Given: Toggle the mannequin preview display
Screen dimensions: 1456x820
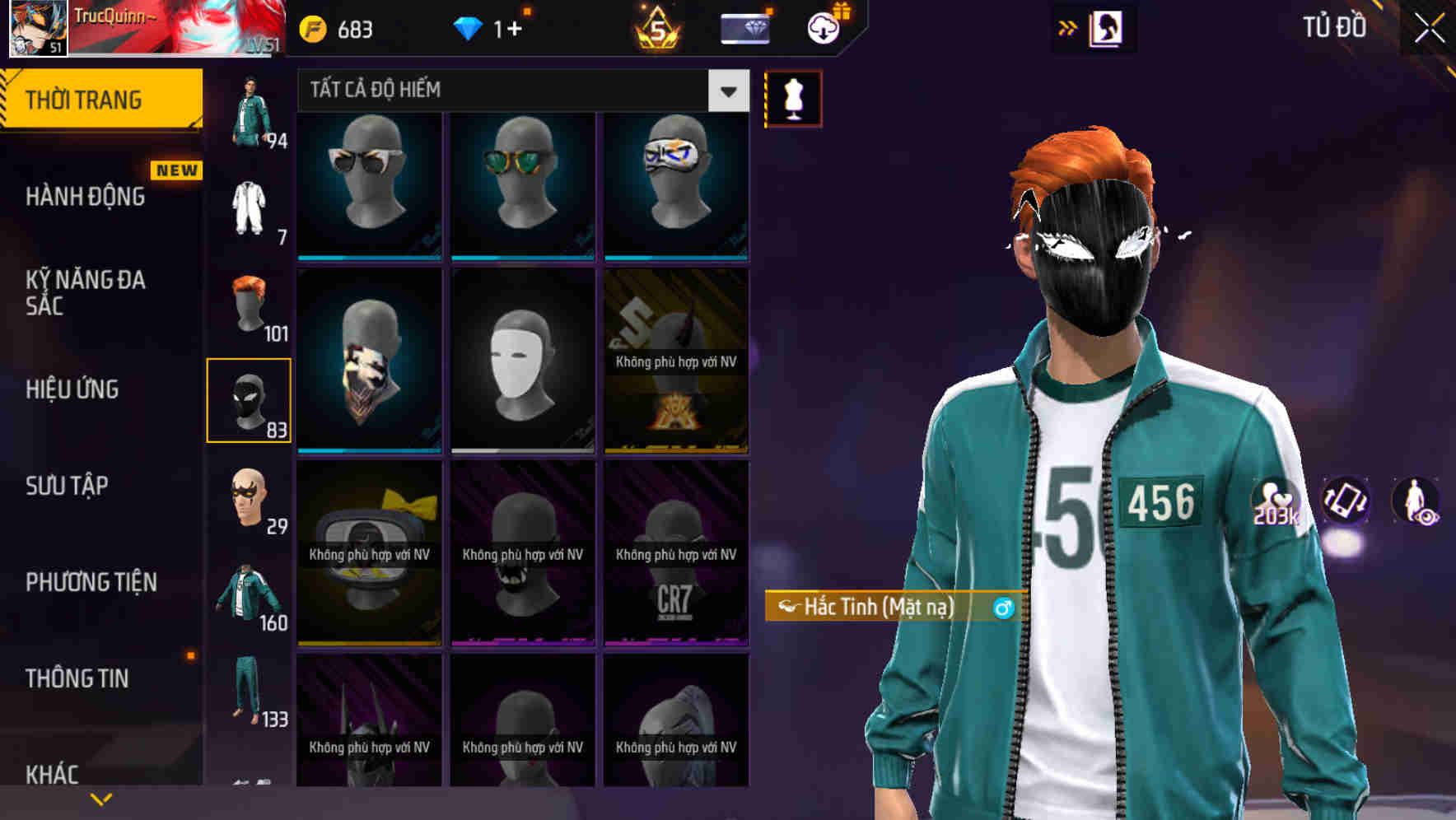Looking at the screenshot, I should (793, 97).
